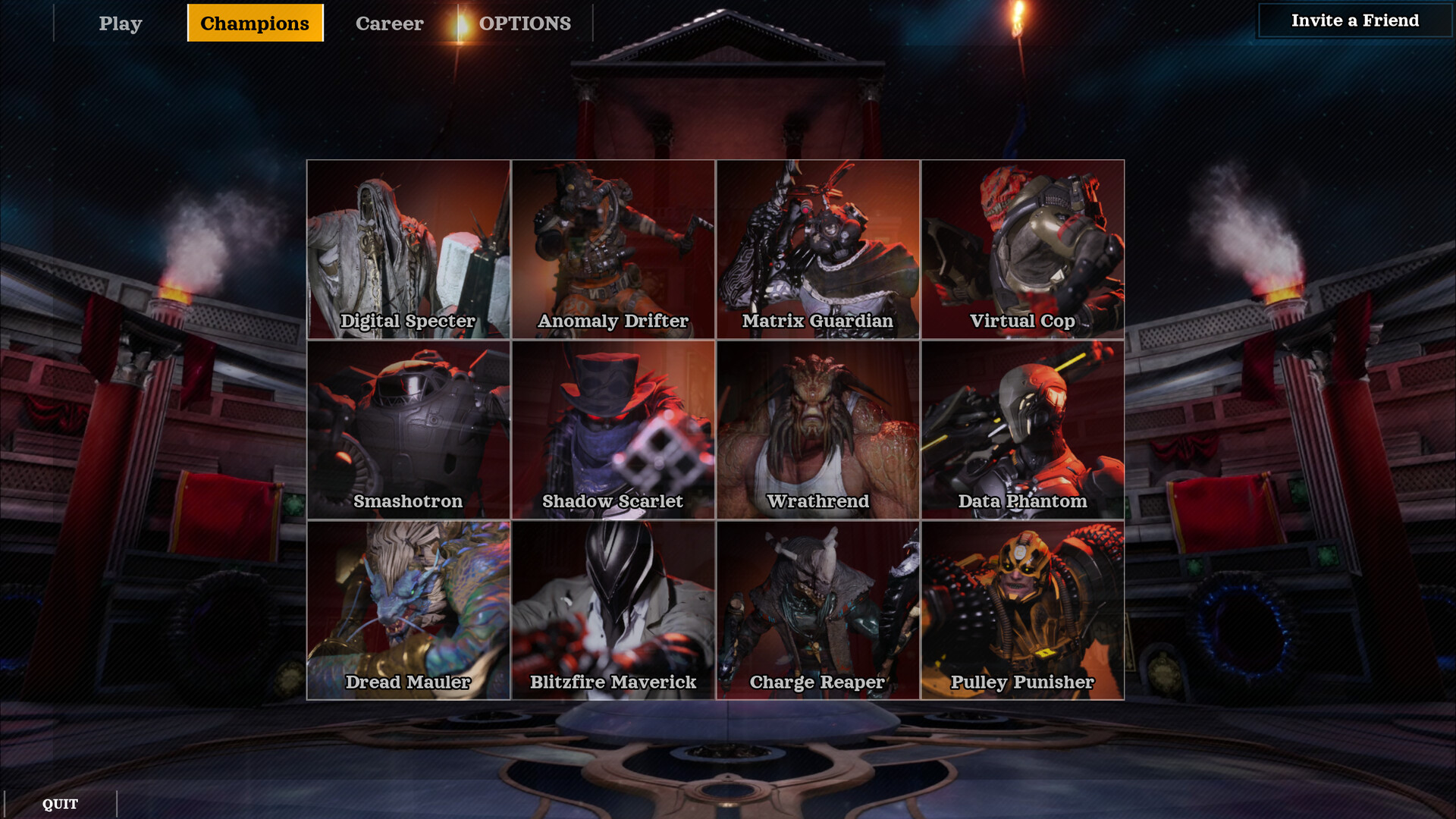Choose the Dread Mauler champion tile

[x=409, y=610]
